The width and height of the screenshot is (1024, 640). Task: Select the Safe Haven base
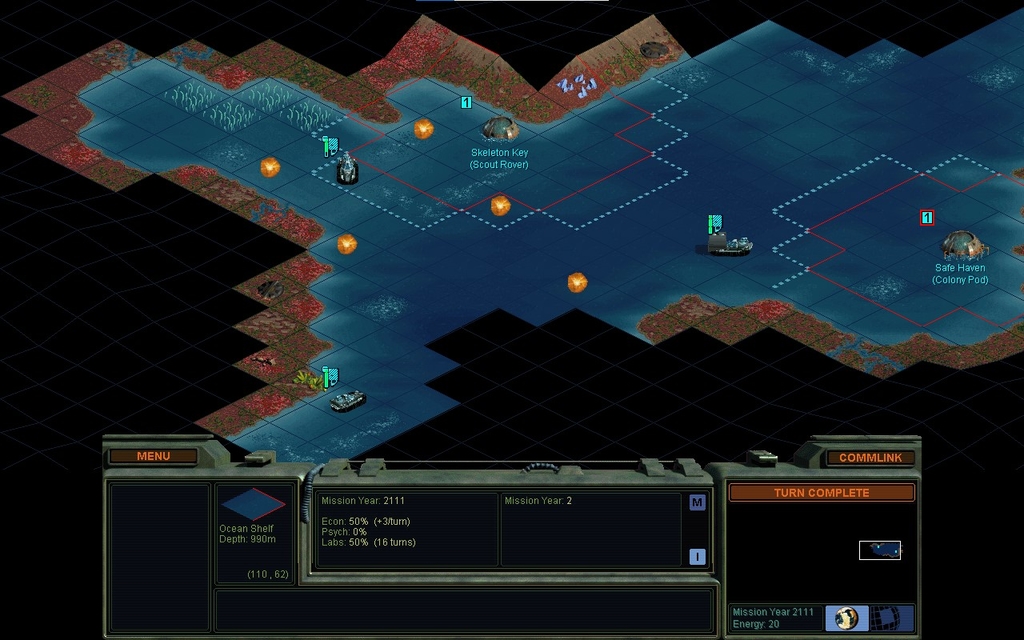coord(963,245)
